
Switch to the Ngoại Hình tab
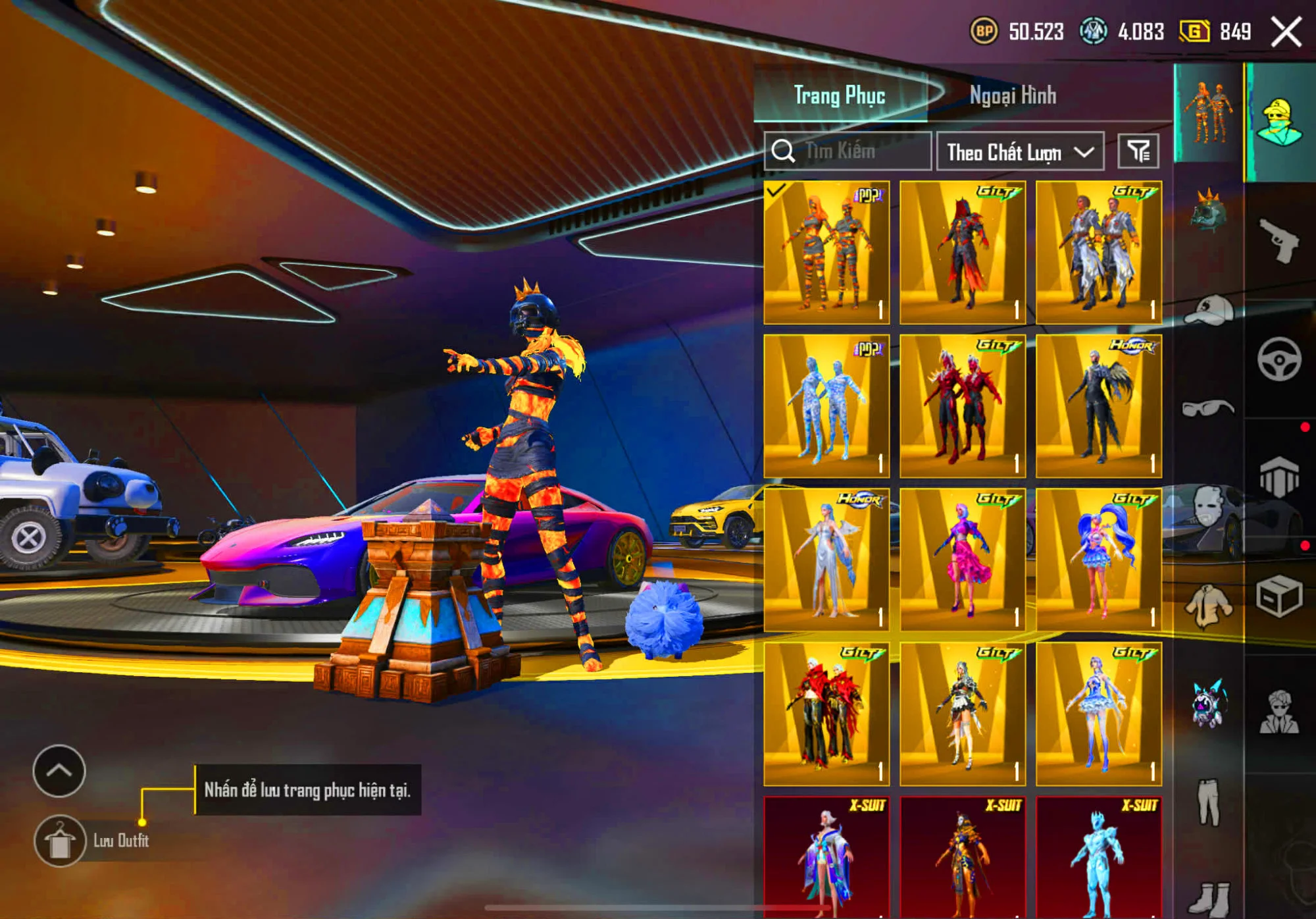(1013, 96)
